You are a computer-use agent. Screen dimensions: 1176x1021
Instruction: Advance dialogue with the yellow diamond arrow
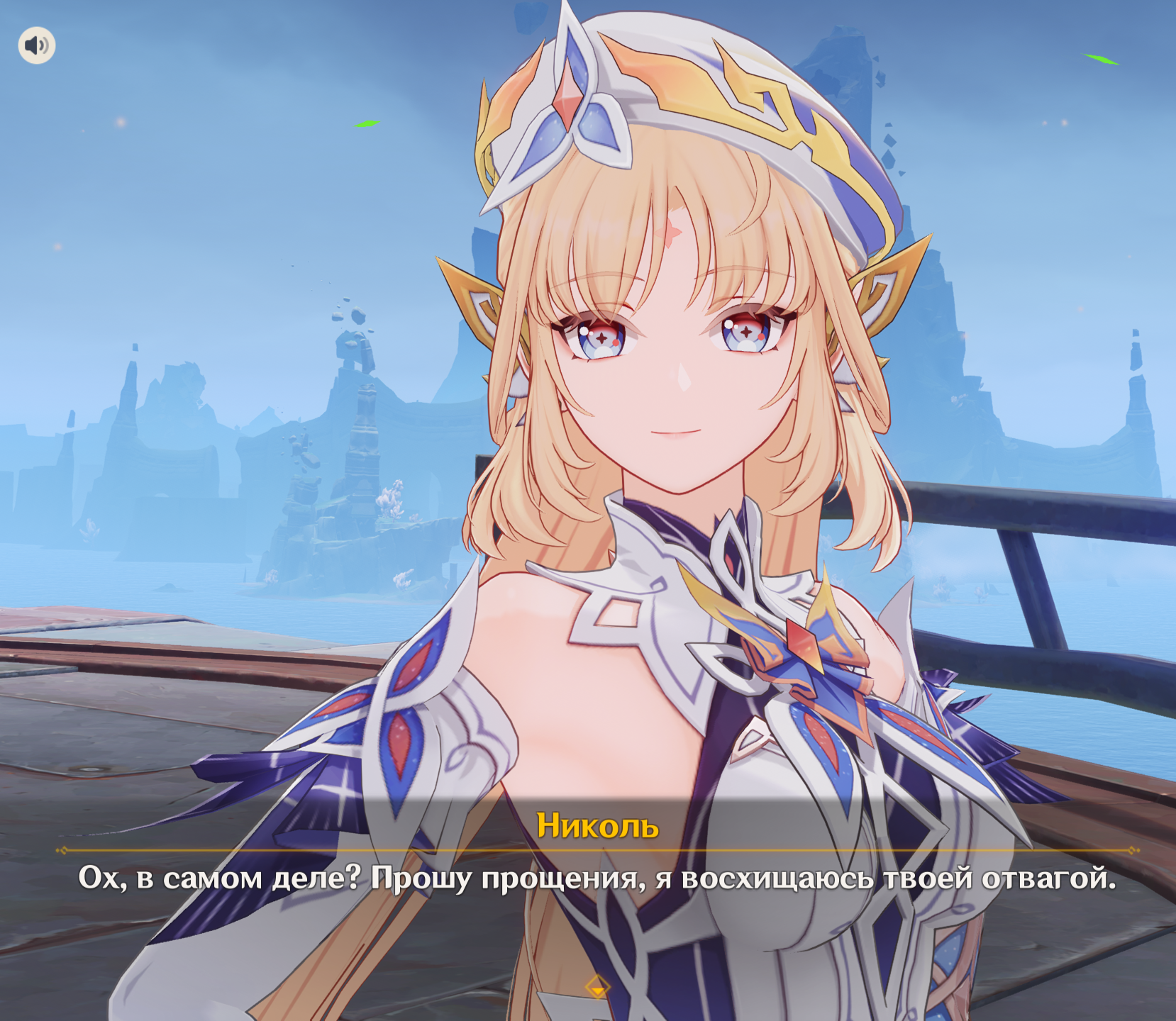[597, 988]
